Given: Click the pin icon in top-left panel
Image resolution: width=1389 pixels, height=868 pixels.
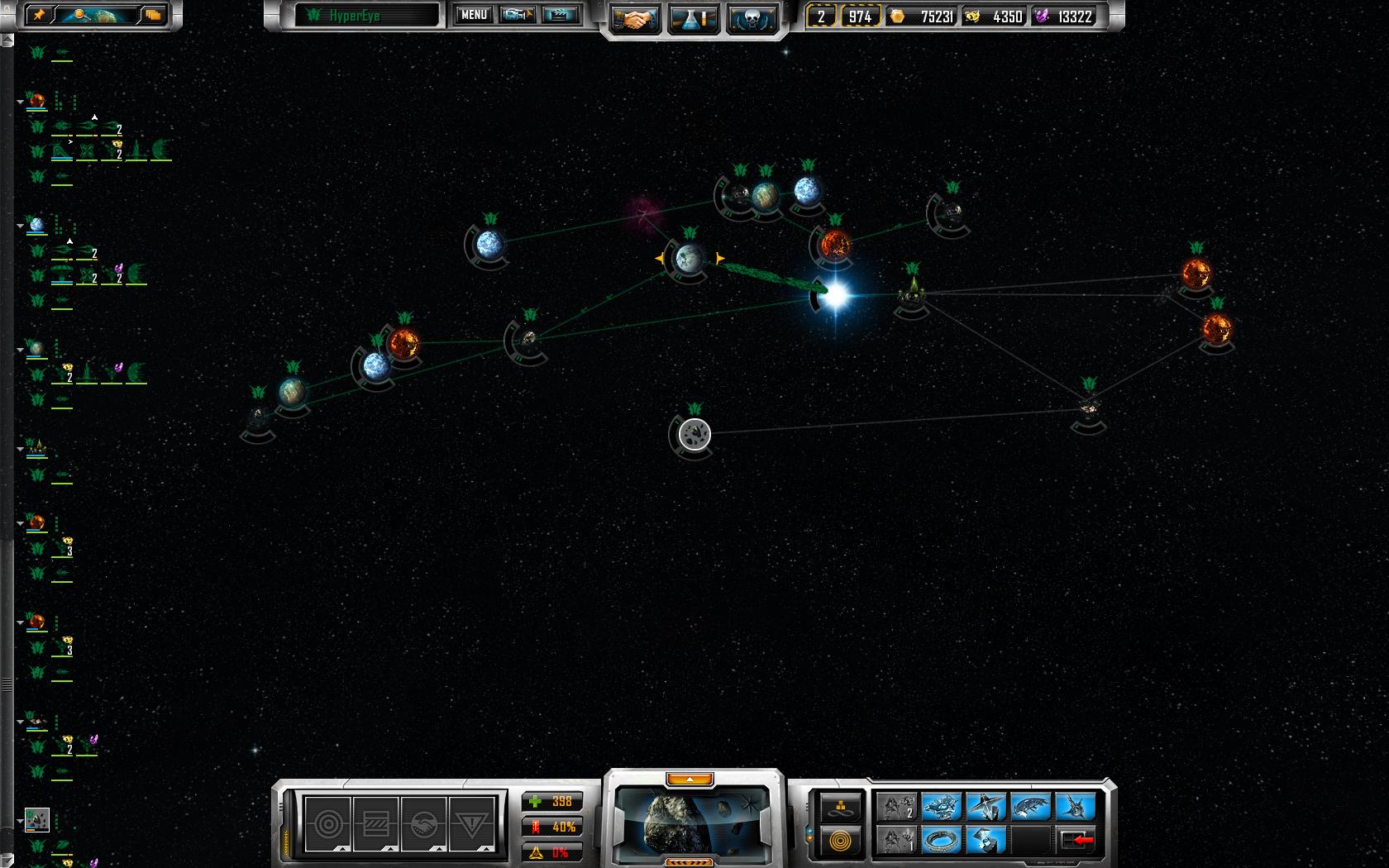Looking at the screenshot, I should pos(39,15).
